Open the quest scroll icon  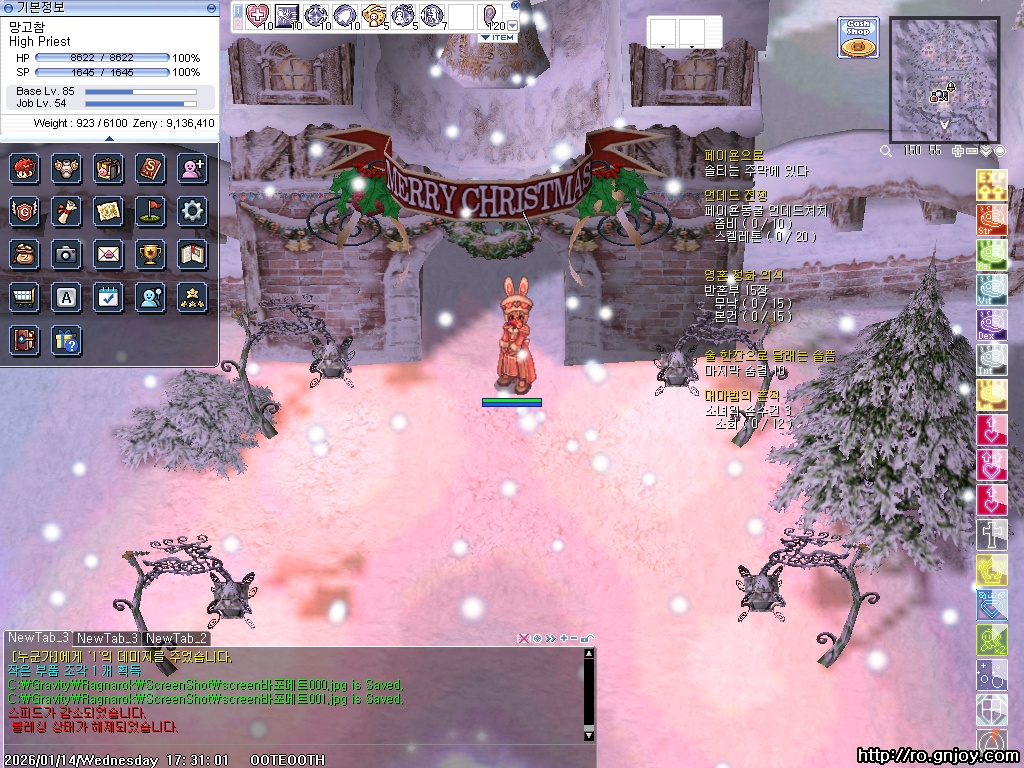(67, 211)
